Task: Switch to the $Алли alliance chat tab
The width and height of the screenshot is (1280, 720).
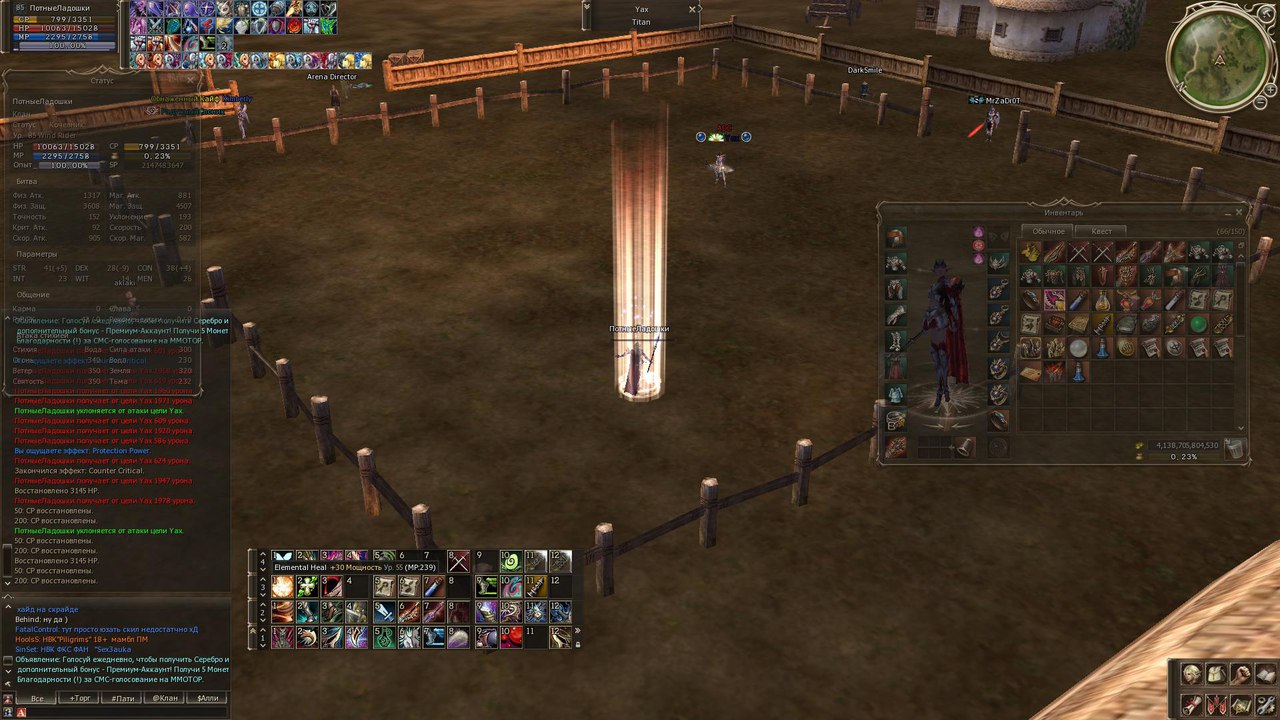Action: [207, 698]
